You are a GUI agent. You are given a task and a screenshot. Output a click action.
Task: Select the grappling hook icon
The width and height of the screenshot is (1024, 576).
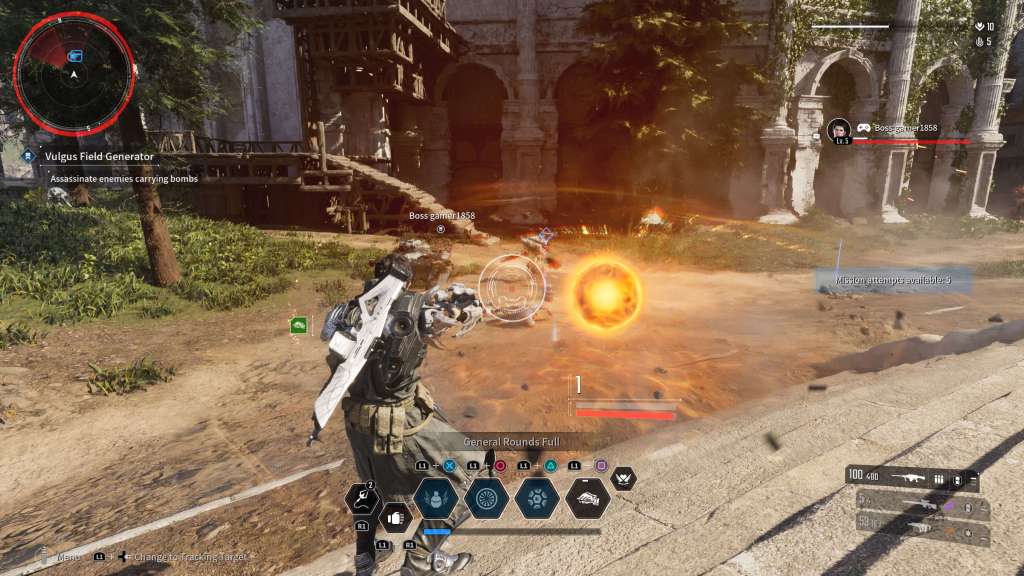(x=361, y=497)
